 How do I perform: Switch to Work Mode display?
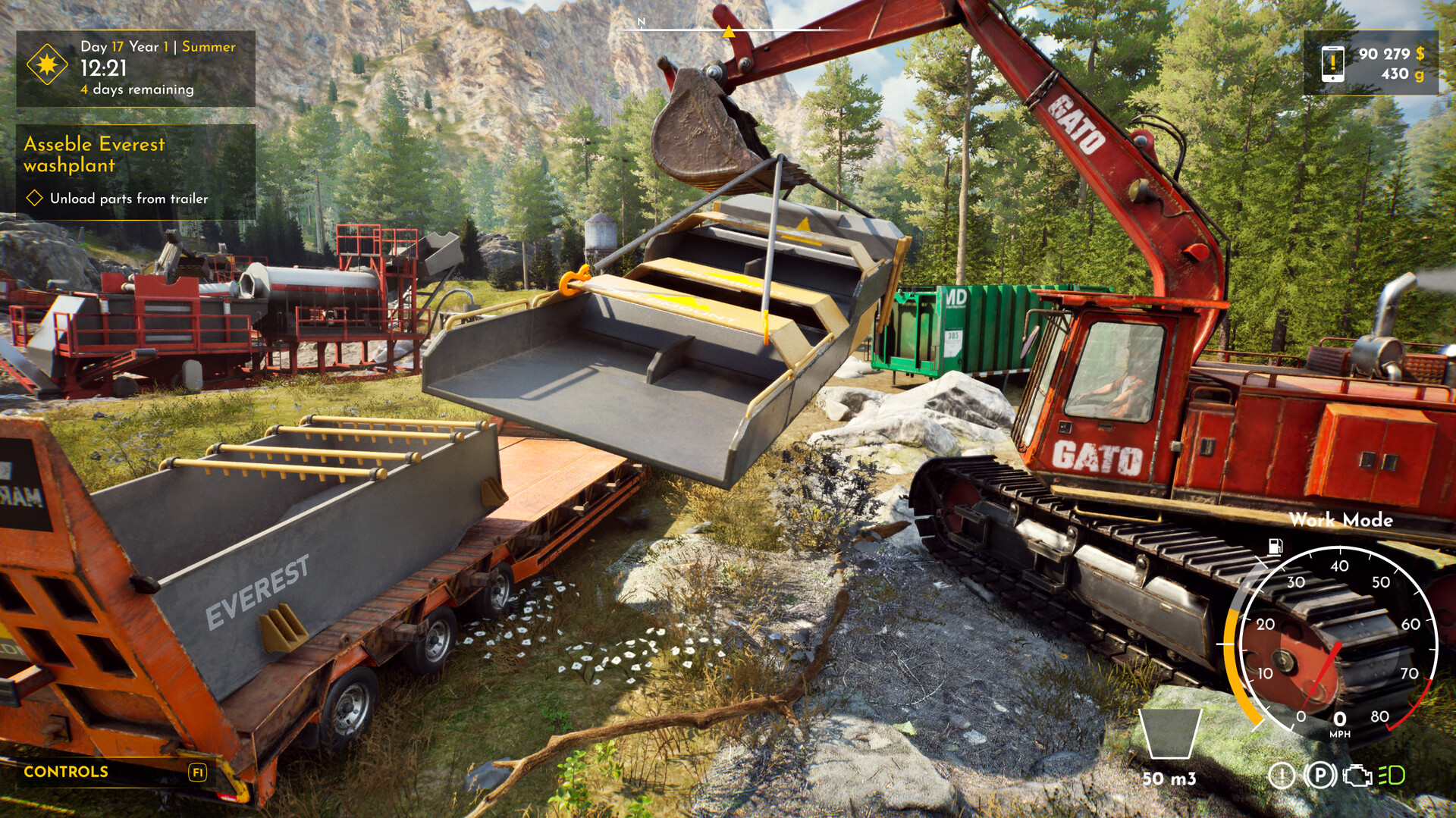click(x=1343, y=520)
